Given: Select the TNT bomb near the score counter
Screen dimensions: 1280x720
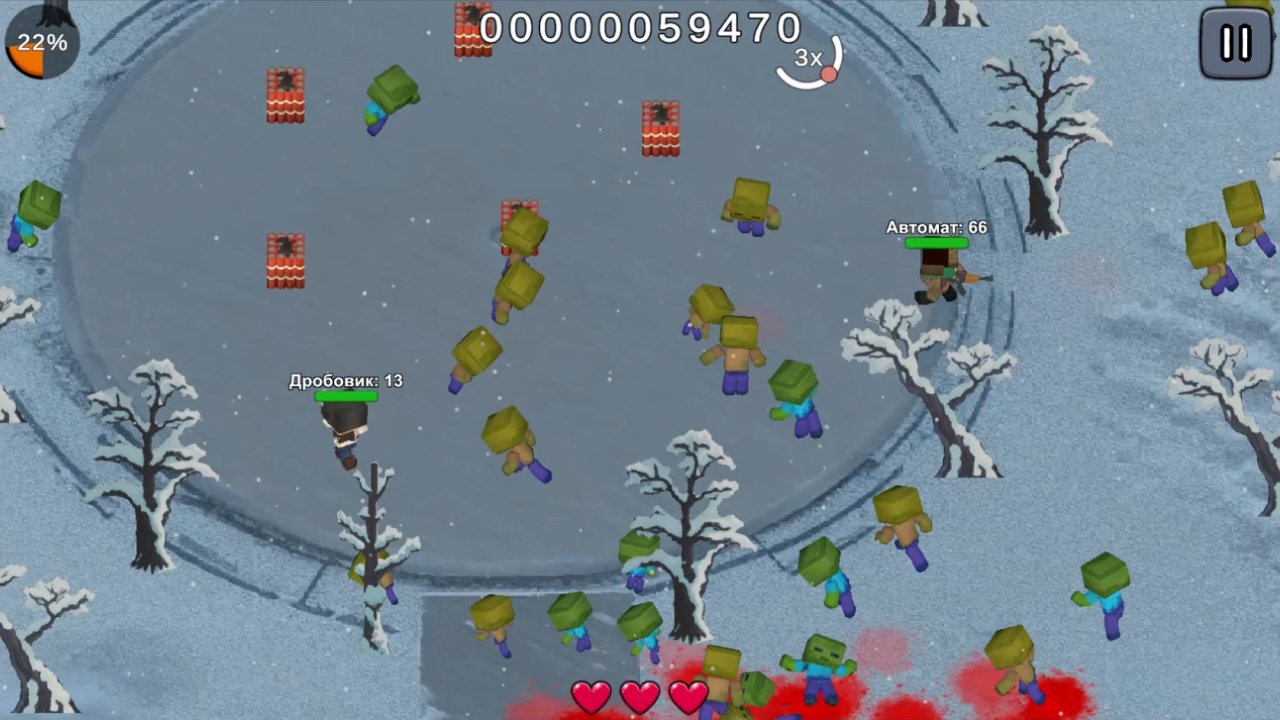Looking at the screenshot, I should (x=473, y=30).
